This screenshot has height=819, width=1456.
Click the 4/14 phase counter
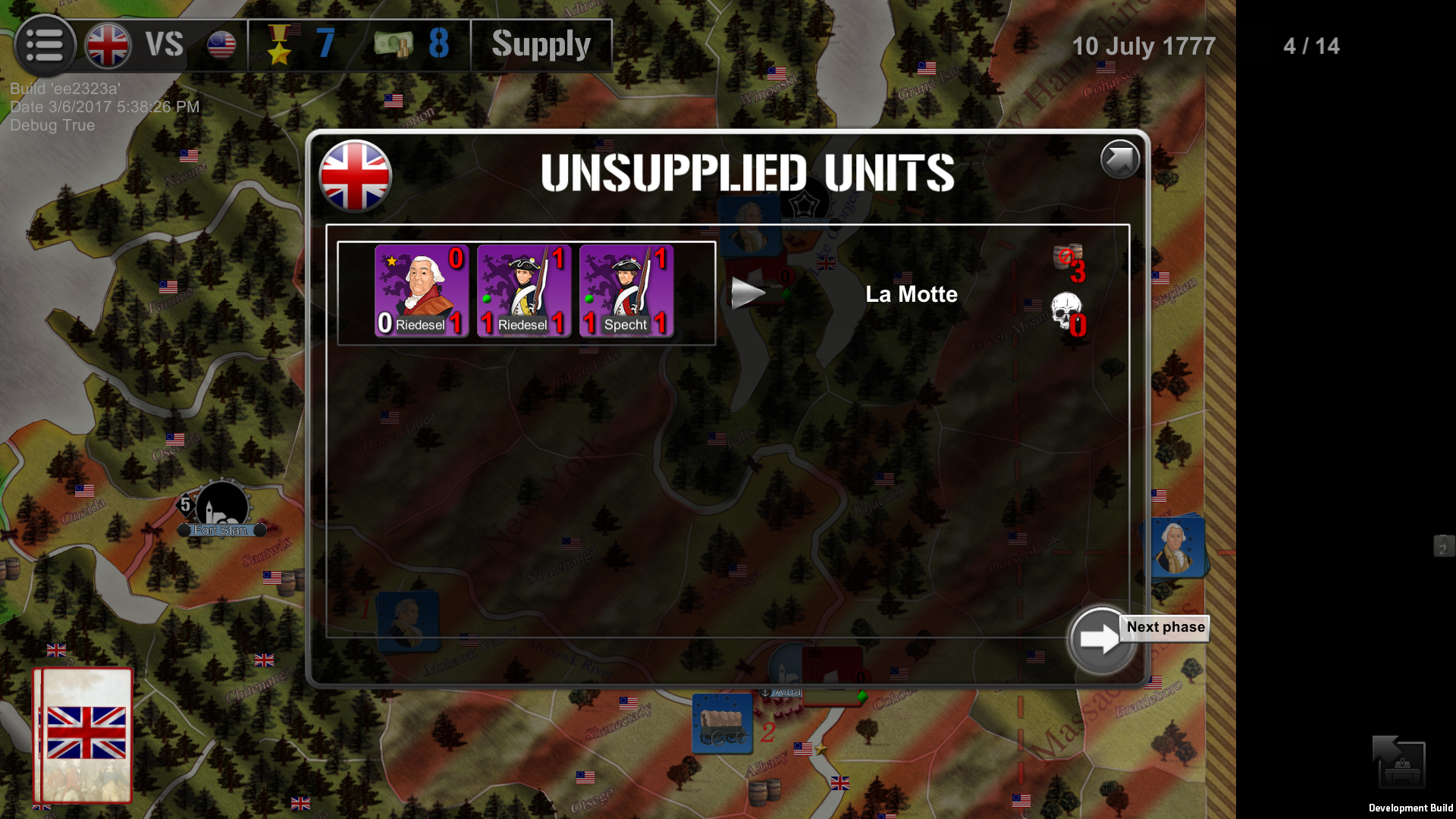tap(1310, 45)
